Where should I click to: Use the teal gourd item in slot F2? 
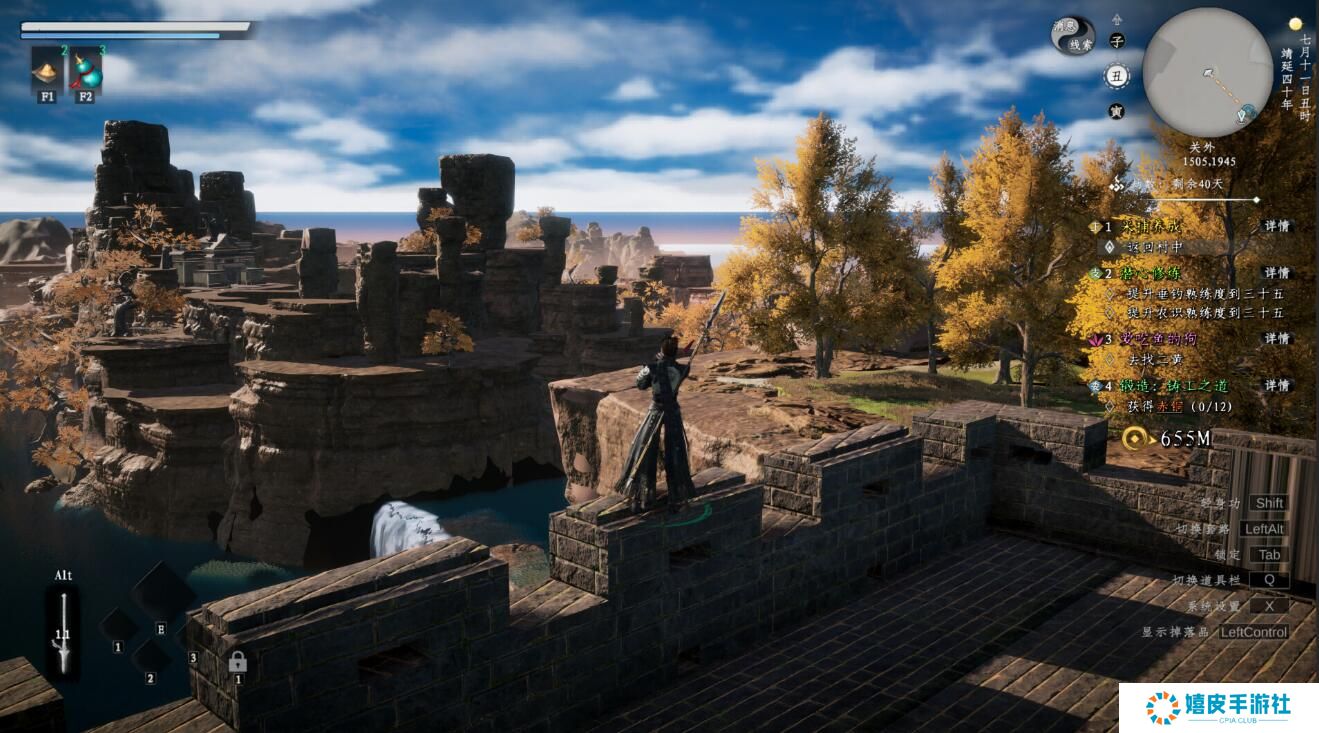(86, 68)
